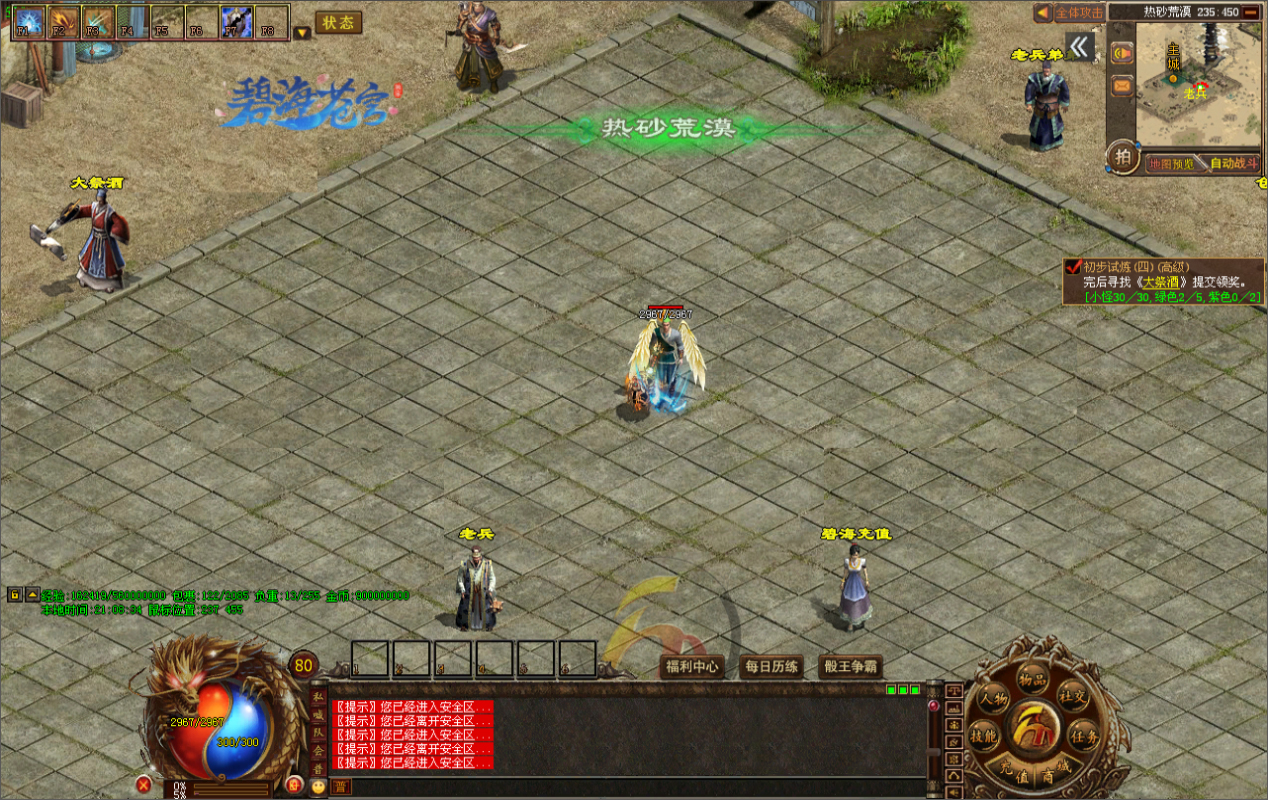The height and width of the screenshot is (800, 1268).
Task: Open the 状态 status panel
Action: pos(338,23)
